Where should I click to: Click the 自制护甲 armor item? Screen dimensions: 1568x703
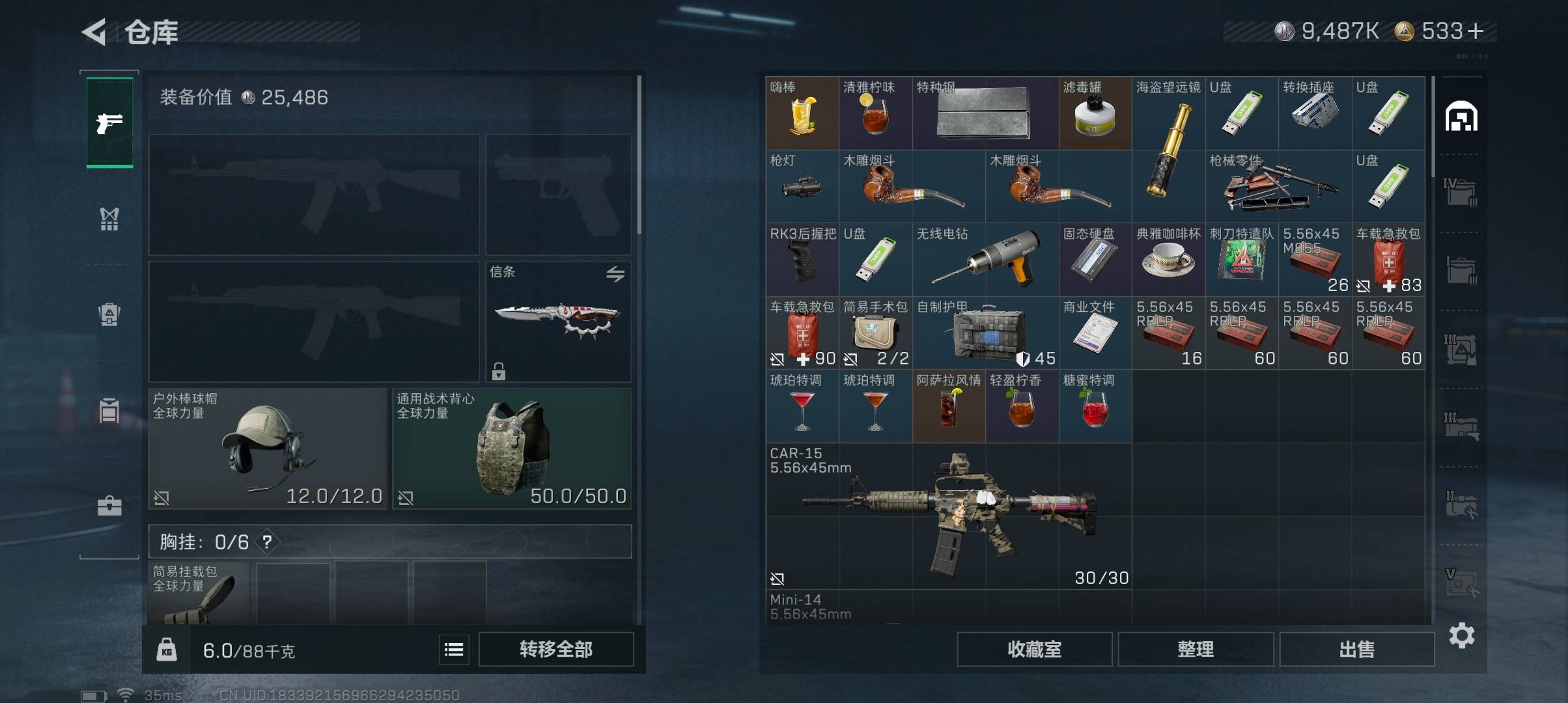pos(985,333)
